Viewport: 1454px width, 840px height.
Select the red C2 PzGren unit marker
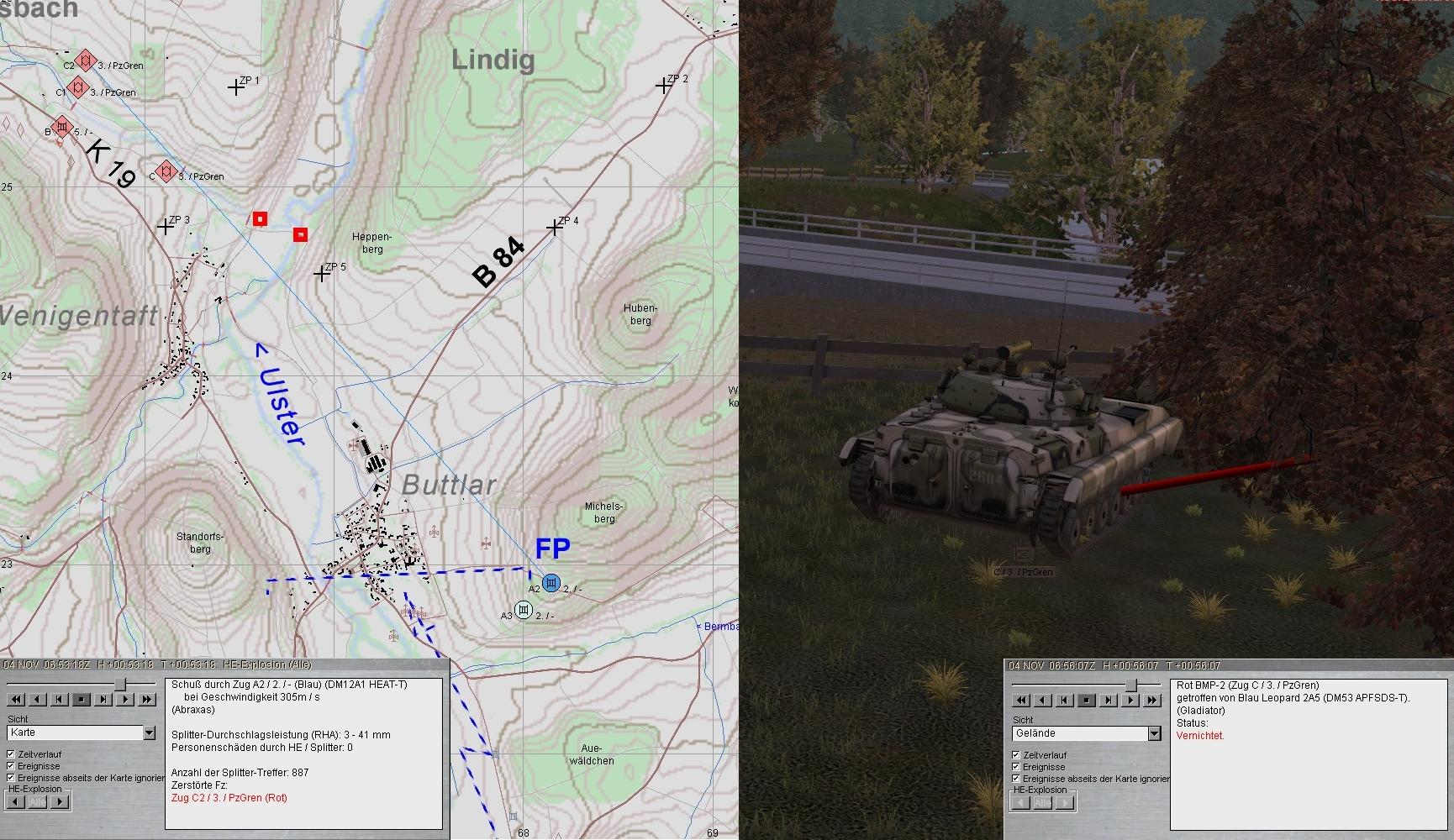(85, 60)
